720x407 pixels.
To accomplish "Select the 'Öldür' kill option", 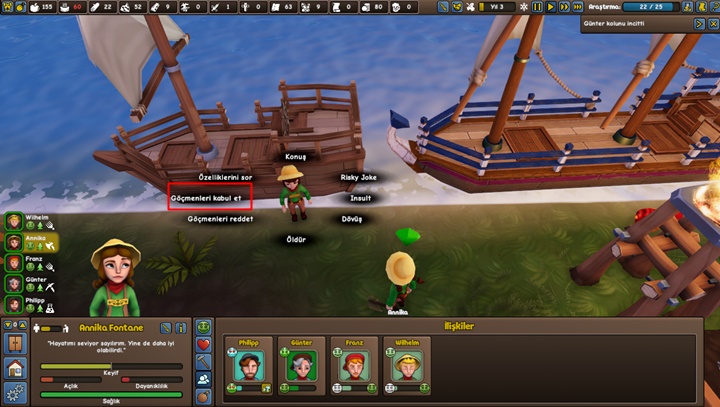I will [296, 240].
